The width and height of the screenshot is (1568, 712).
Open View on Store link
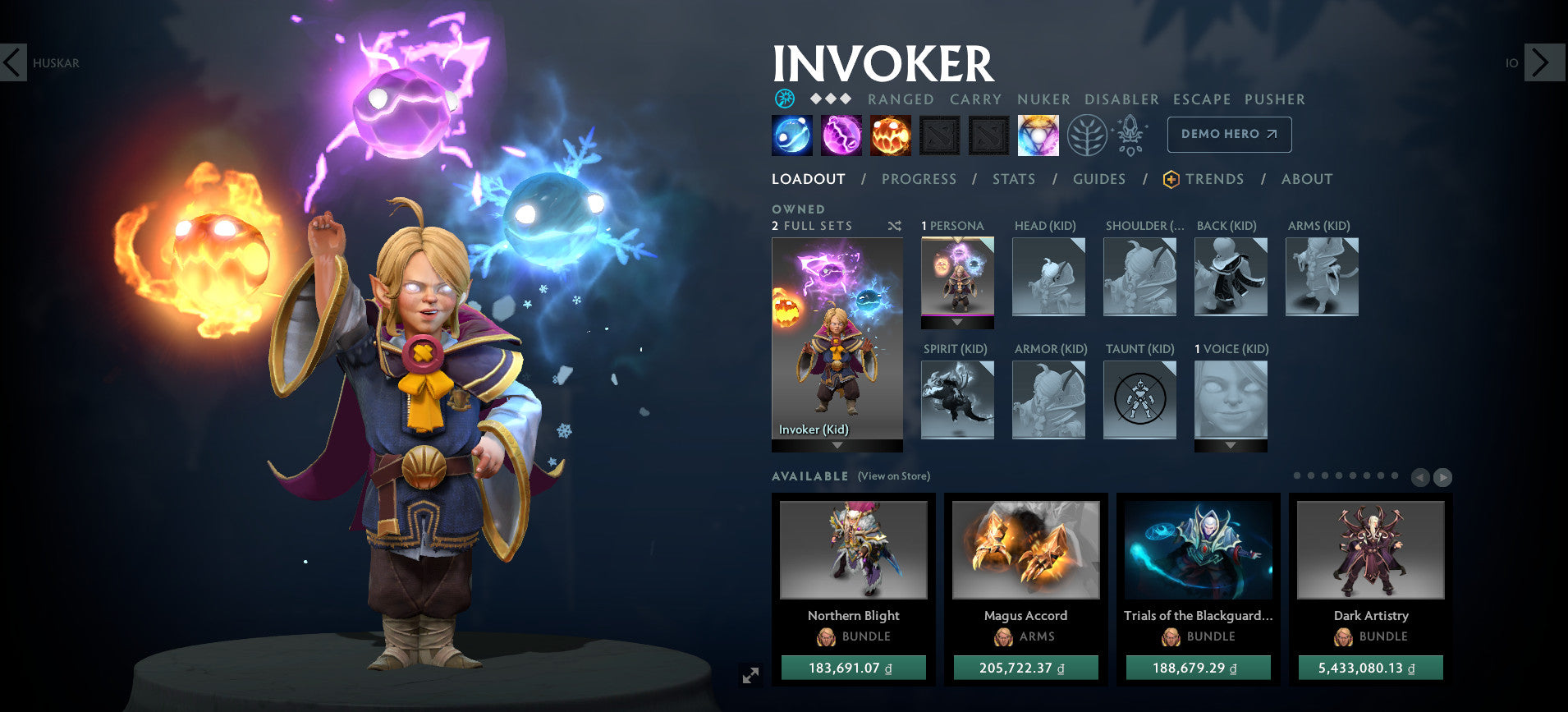click(x=893, y=476)
